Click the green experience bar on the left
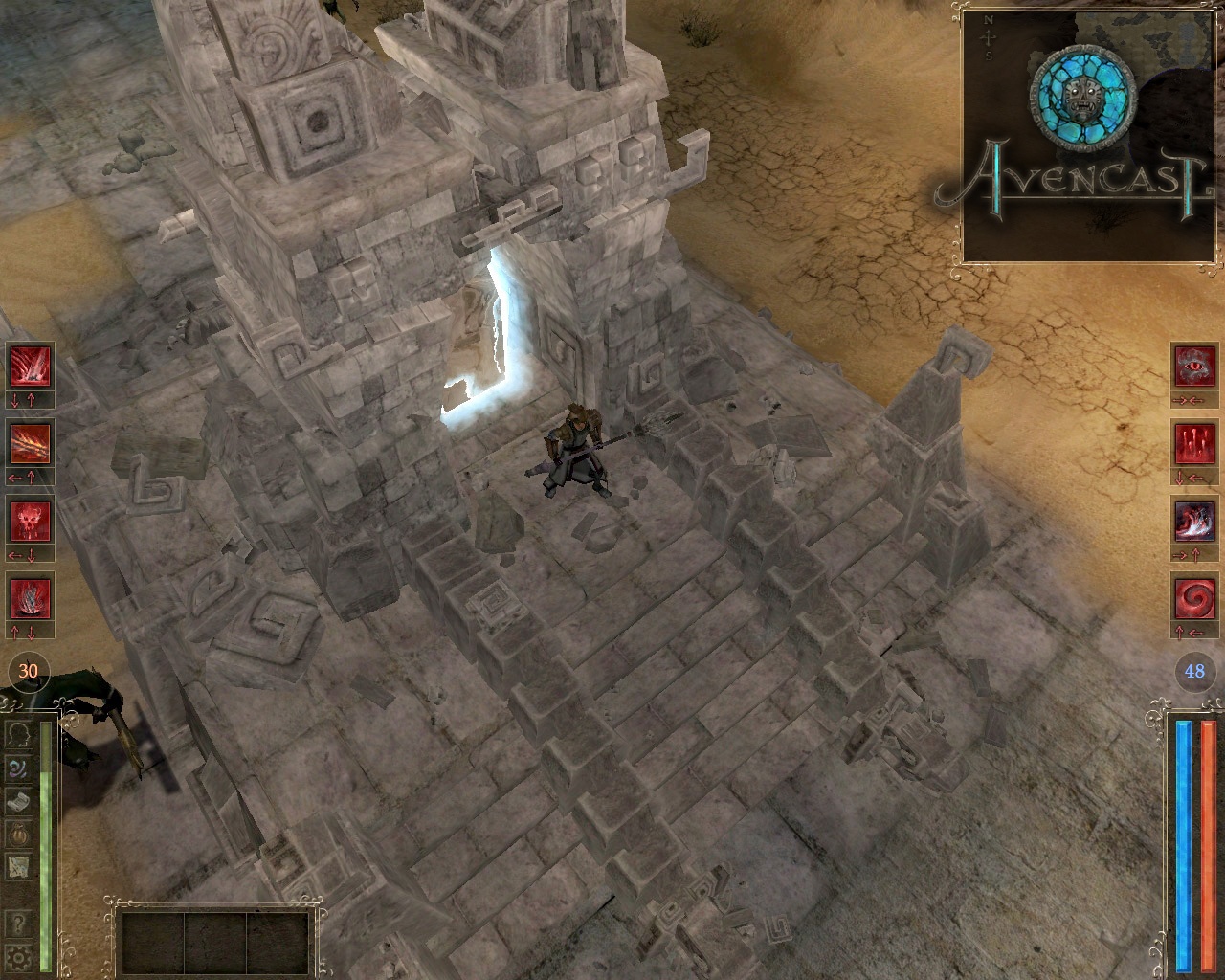The image size is (1225, 980). point(45,842)
